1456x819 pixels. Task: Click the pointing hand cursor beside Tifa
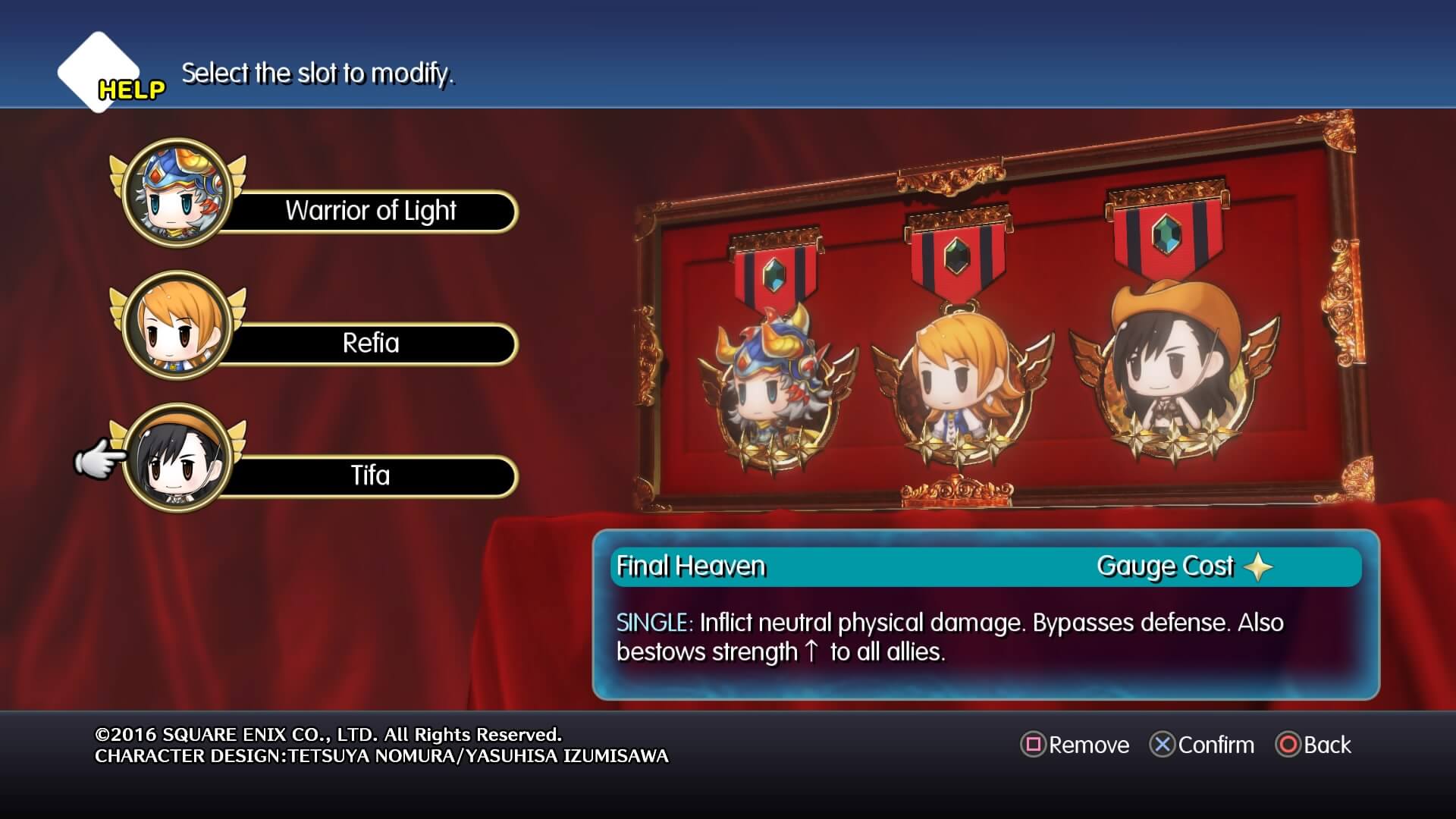[x=99, y=457]
